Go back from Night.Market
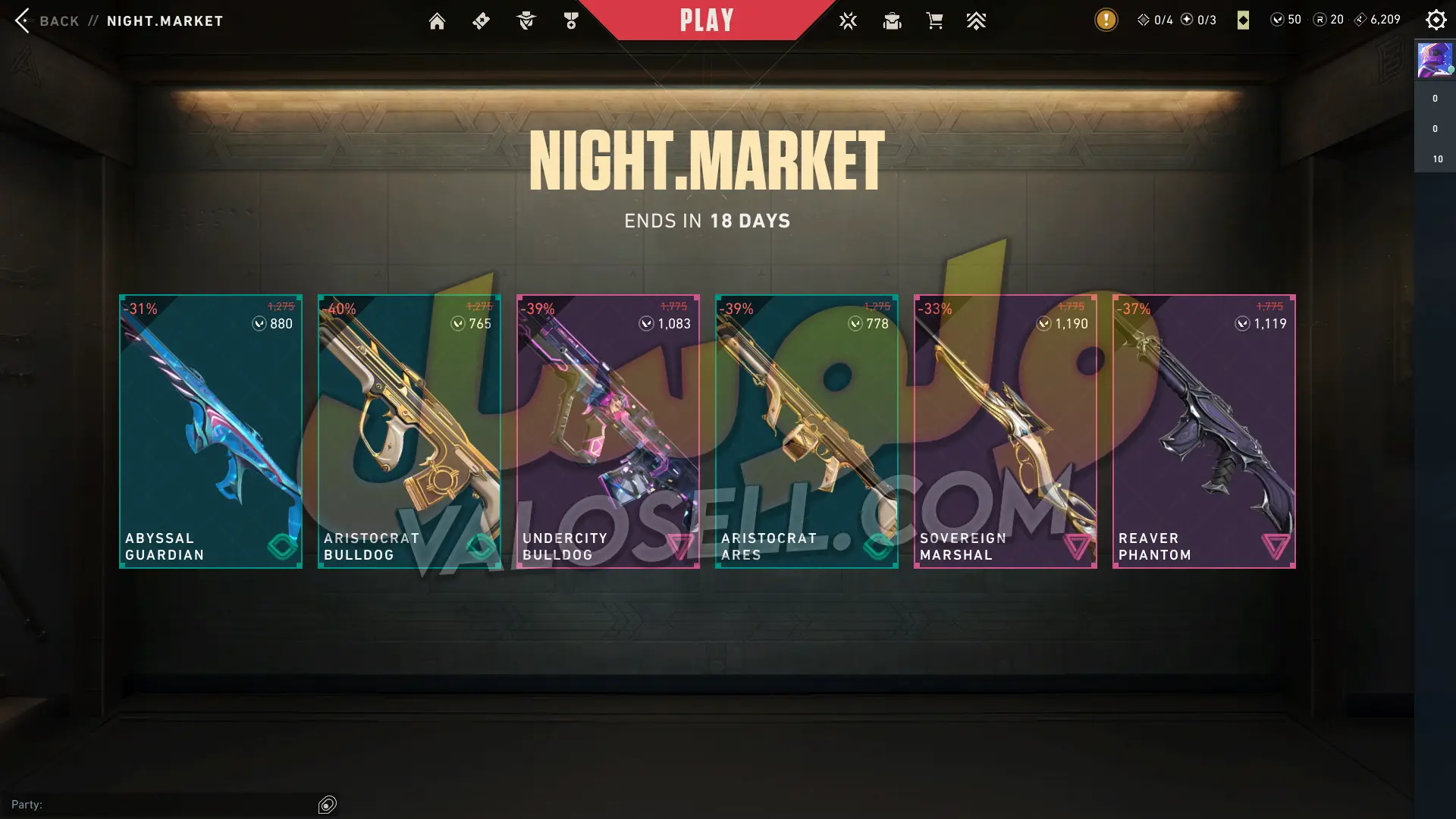 (x=45, y=20)
